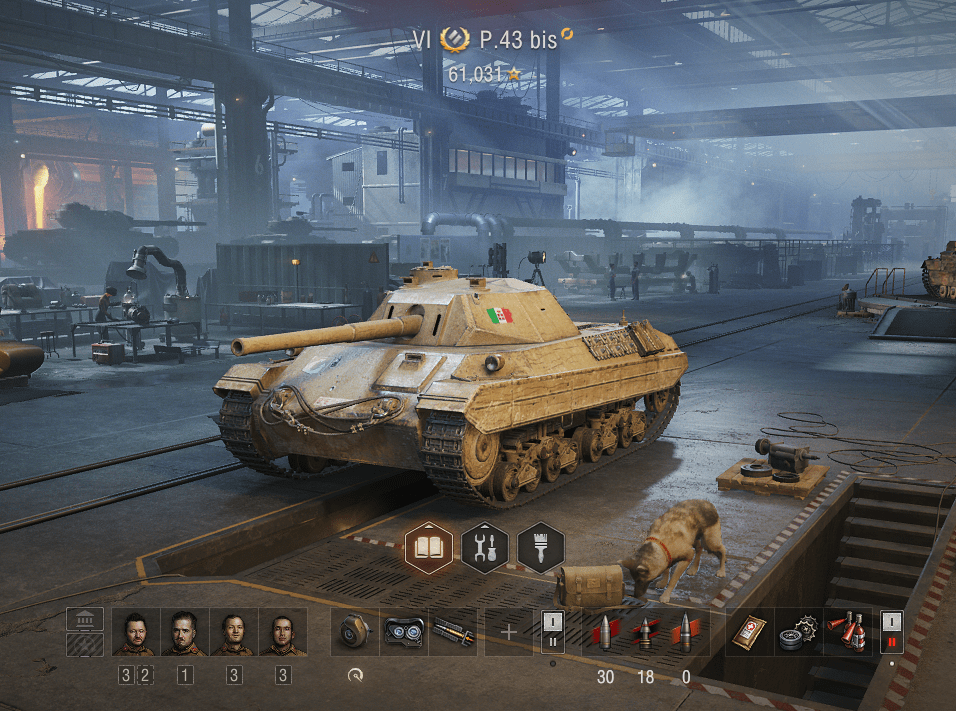Select the fourth crew member portrait
This screenshot has width=956, height=711.
click(283, 633)
